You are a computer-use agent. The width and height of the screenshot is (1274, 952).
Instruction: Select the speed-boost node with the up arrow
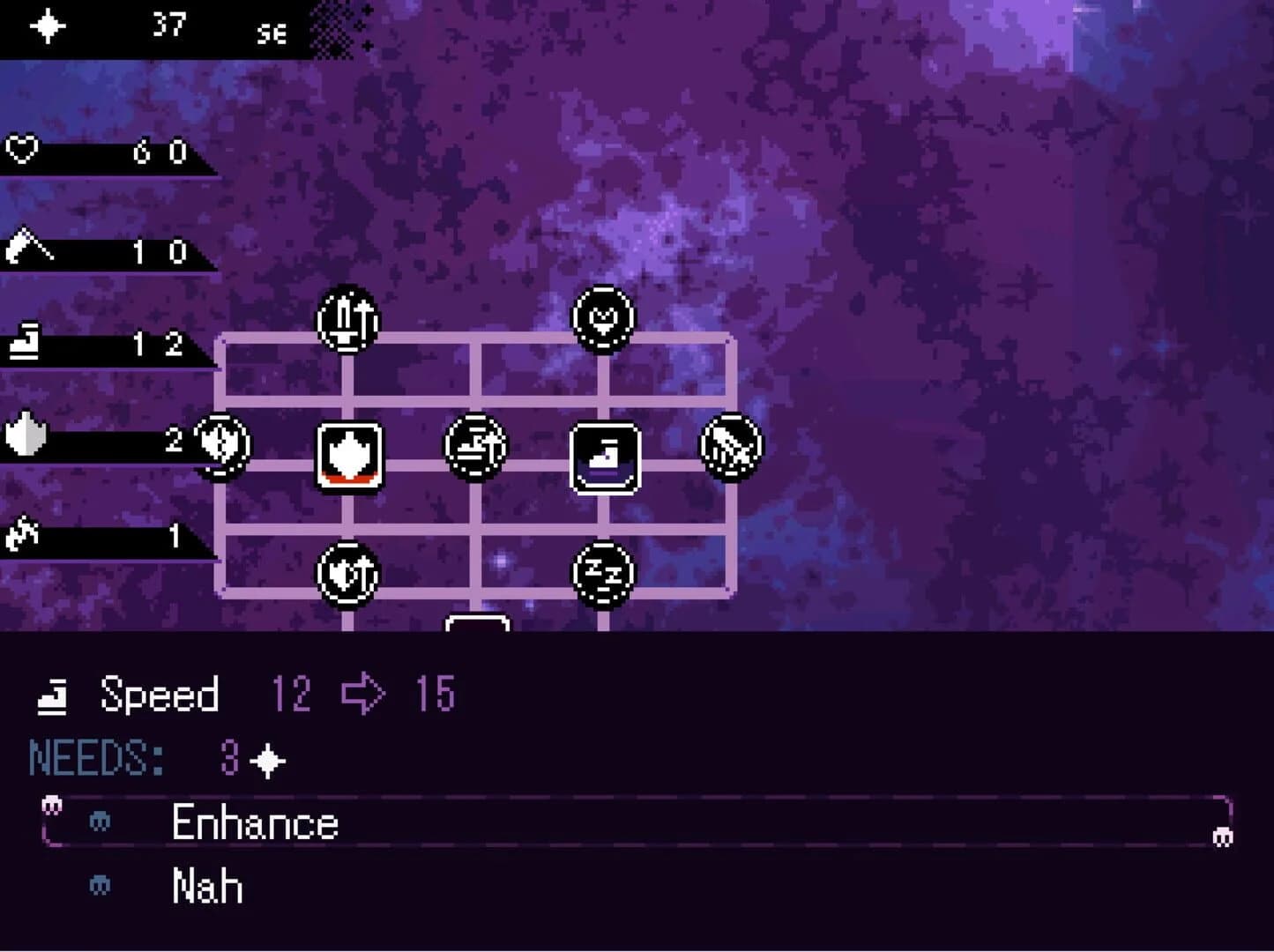tap(476, 446)
